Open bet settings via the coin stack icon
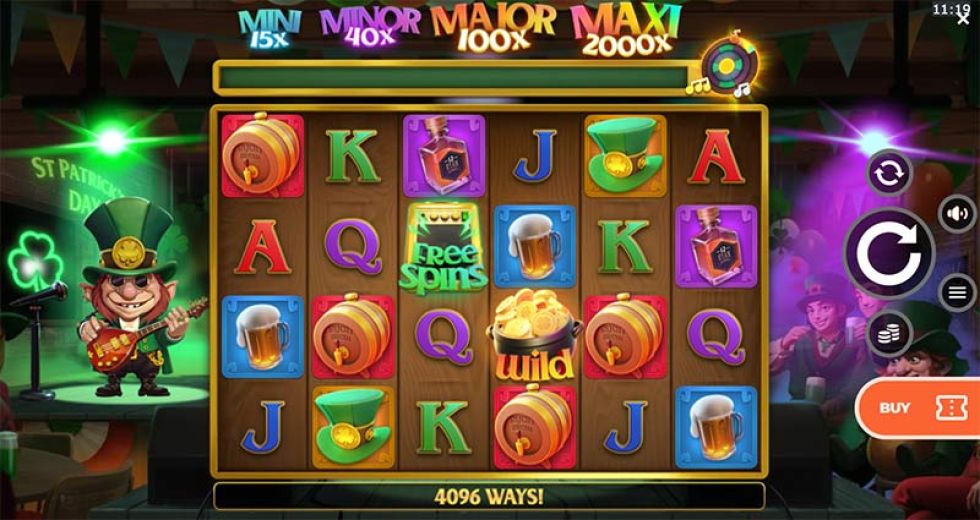 (888, 332)
